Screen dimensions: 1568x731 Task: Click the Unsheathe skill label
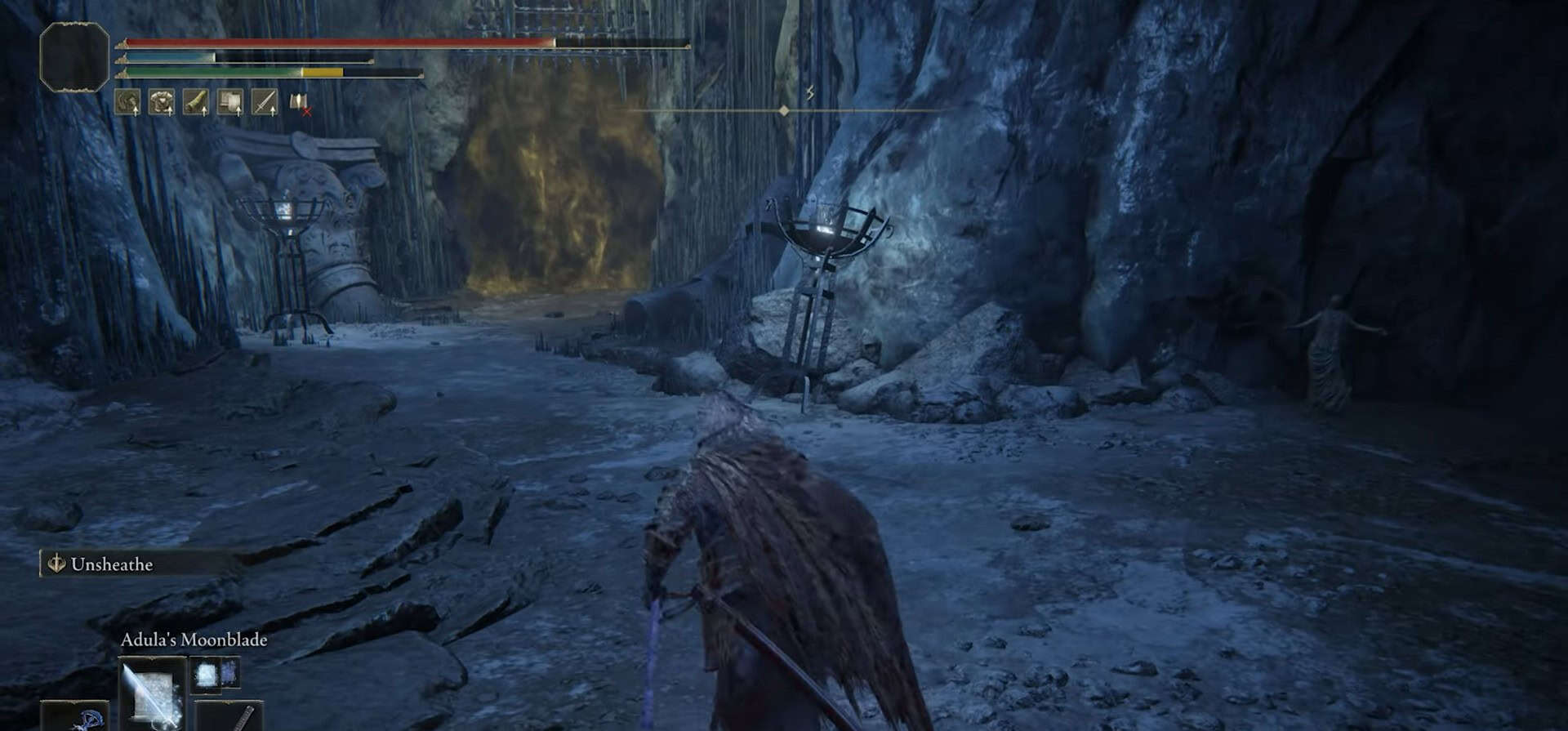click(x=111, y=564)
